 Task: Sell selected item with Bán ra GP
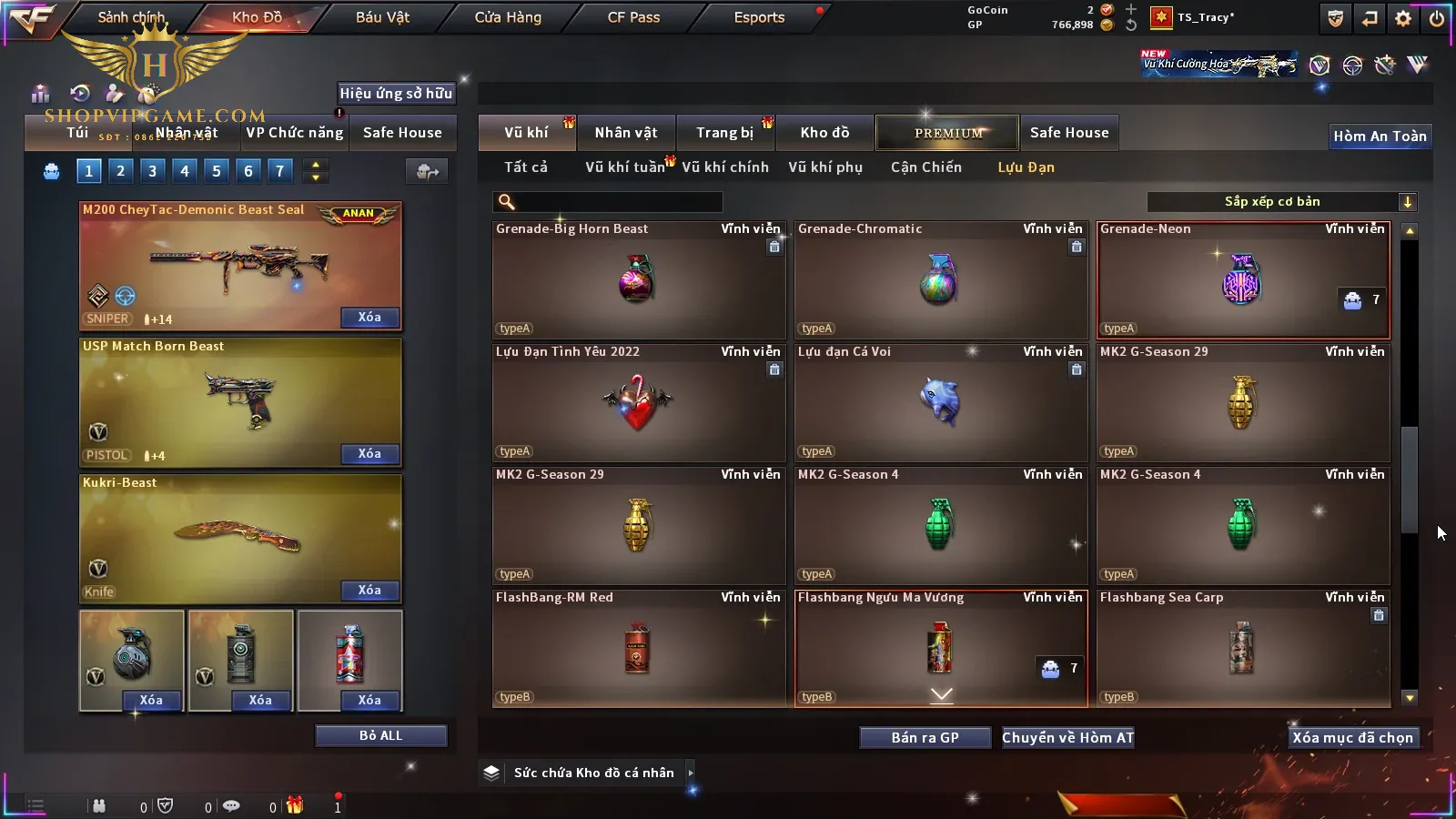coord(925,738)
